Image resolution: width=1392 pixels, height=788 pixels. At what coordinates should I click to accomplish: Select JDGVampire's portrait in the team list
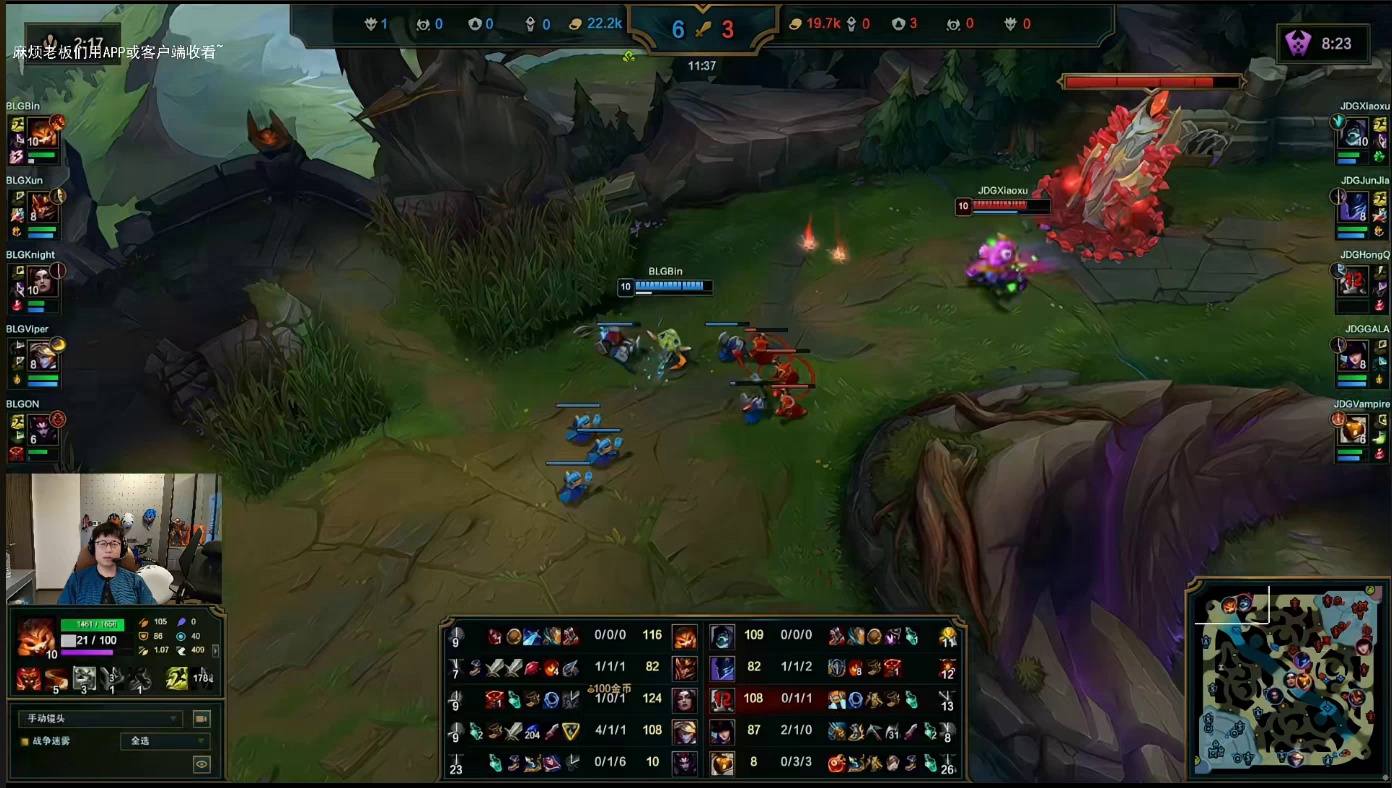pyautogui.click(x=1355, y=430)
